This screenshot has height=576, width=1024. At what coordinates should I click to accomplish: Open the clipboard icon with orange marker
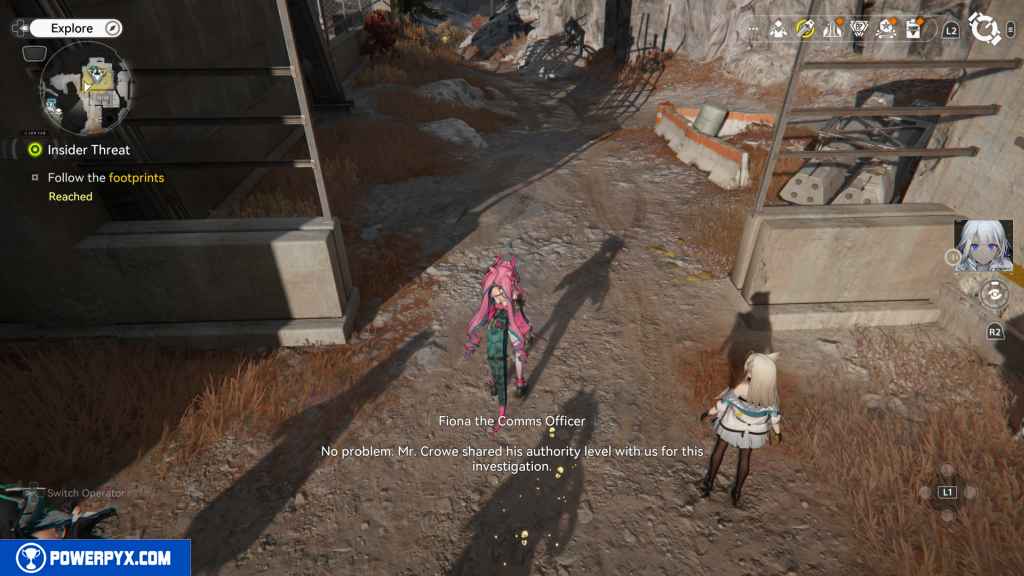913,30
